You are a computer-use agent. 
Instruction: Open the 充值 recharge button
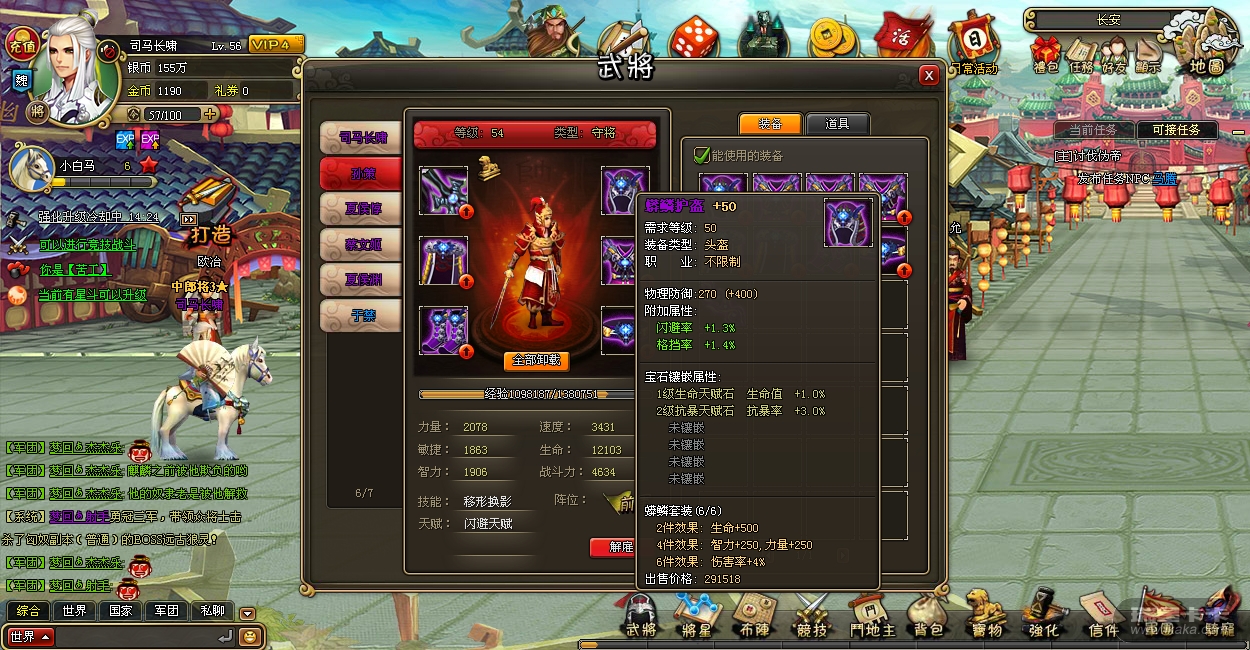point(21,44)
